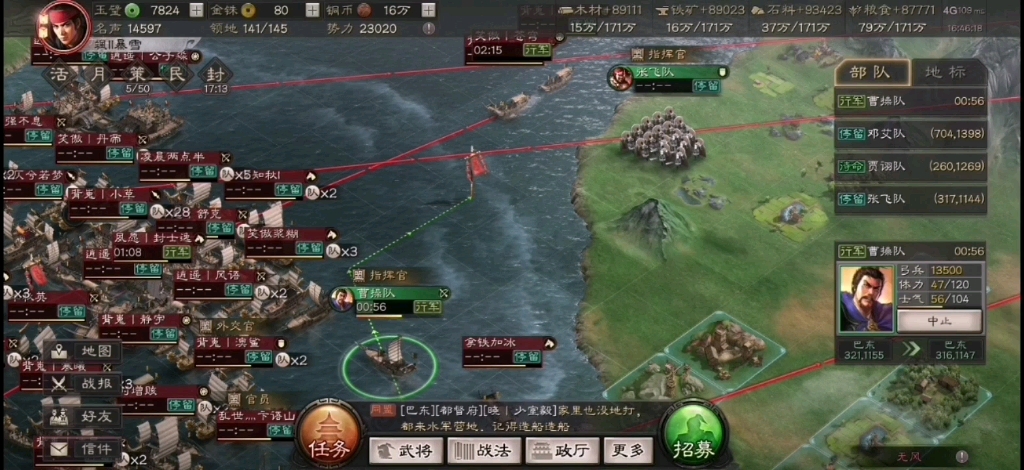Switch to the 地标 landmarks tab
The width and height of the screenshot is (1024, 470).
click(944, 72)
